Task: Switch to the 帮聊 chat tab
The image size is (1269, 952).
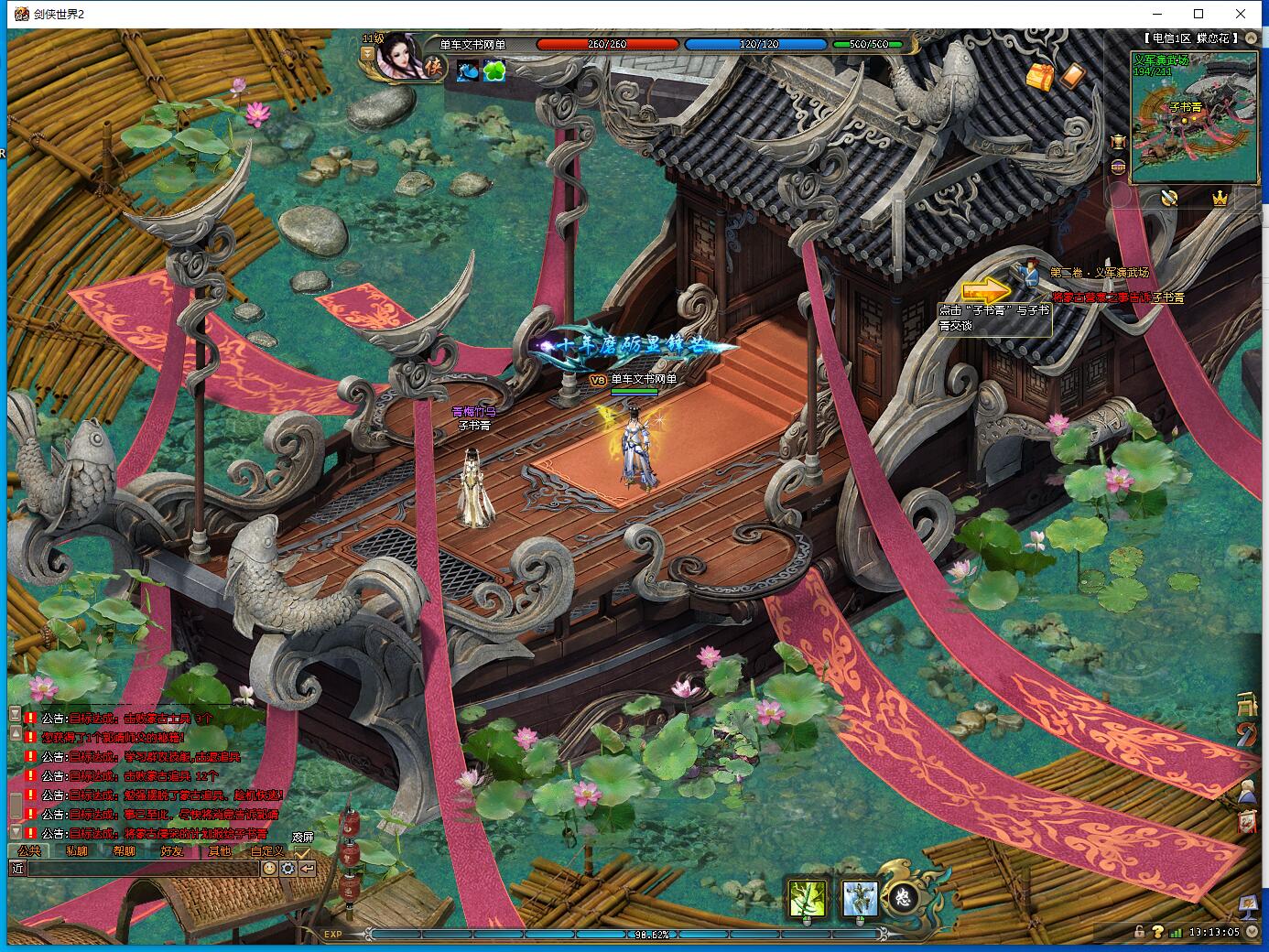Action: click(x=125, y=850)
